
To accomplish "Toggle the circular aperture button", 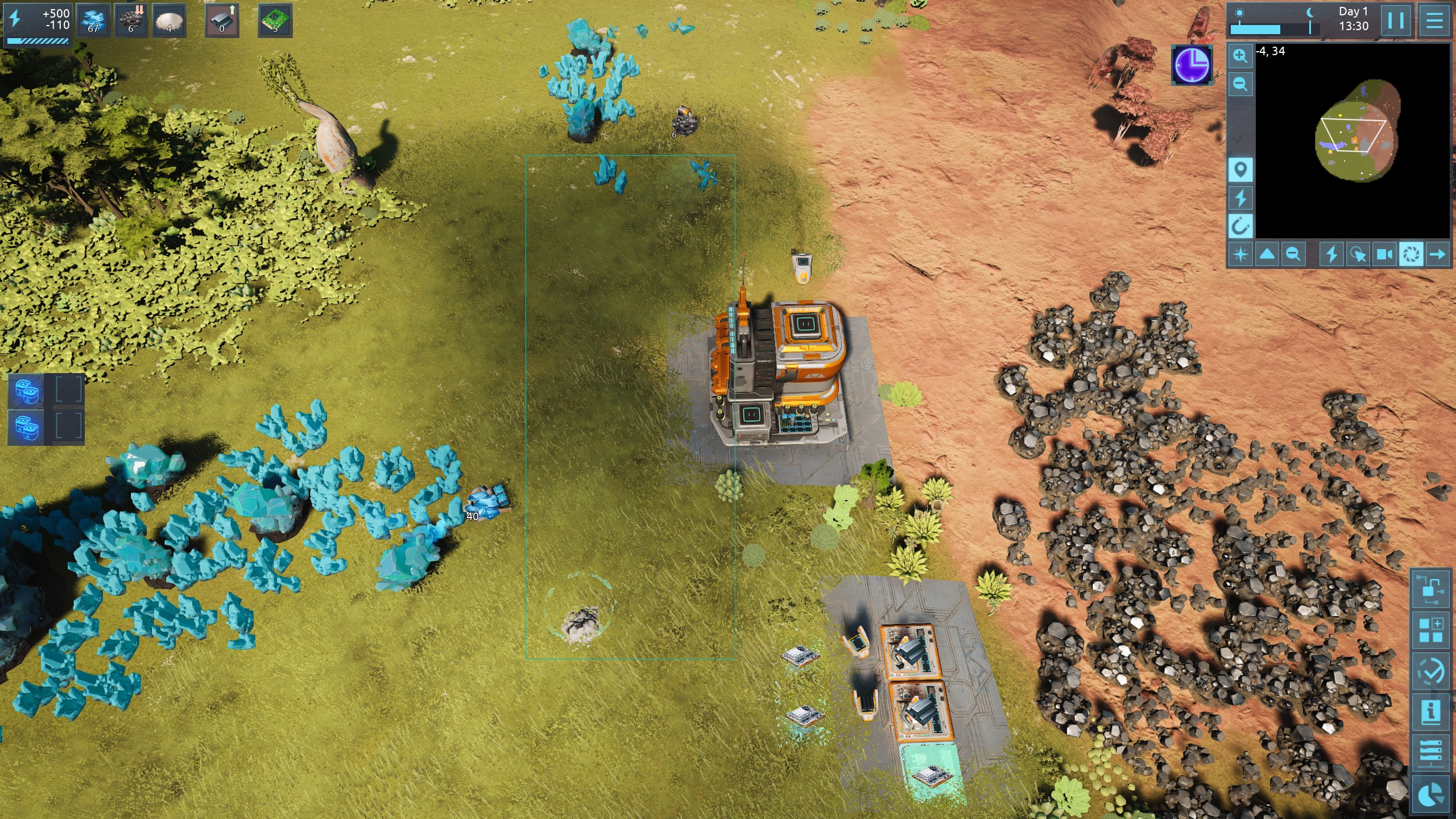I will tap(1411, 254).
